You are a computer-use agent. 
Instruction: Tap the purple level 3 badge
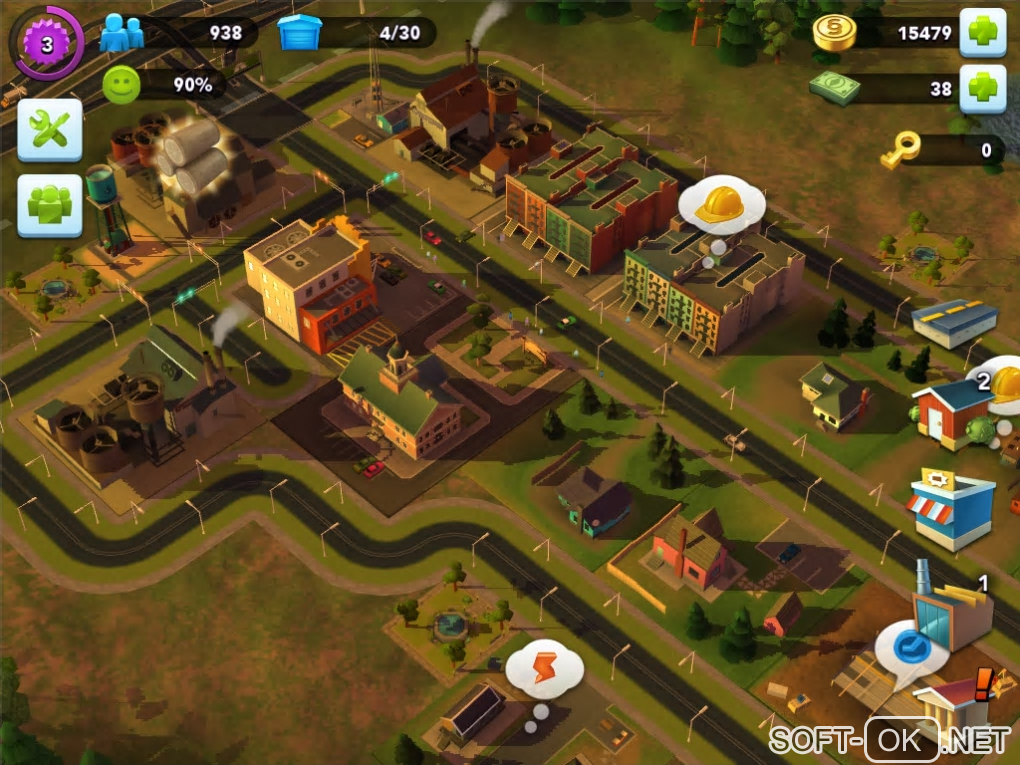tap(45, 43)
